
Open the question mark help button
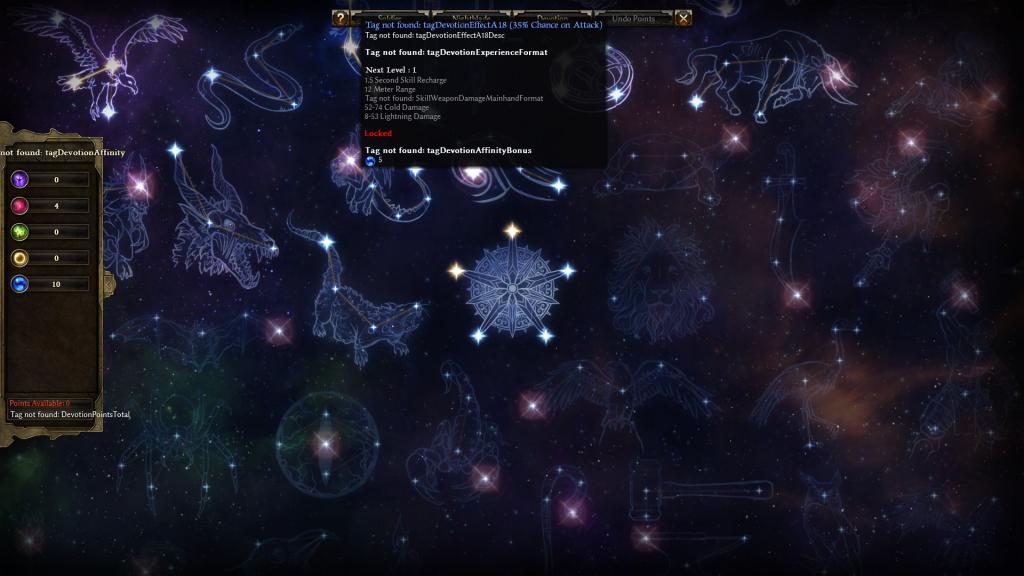340,18
